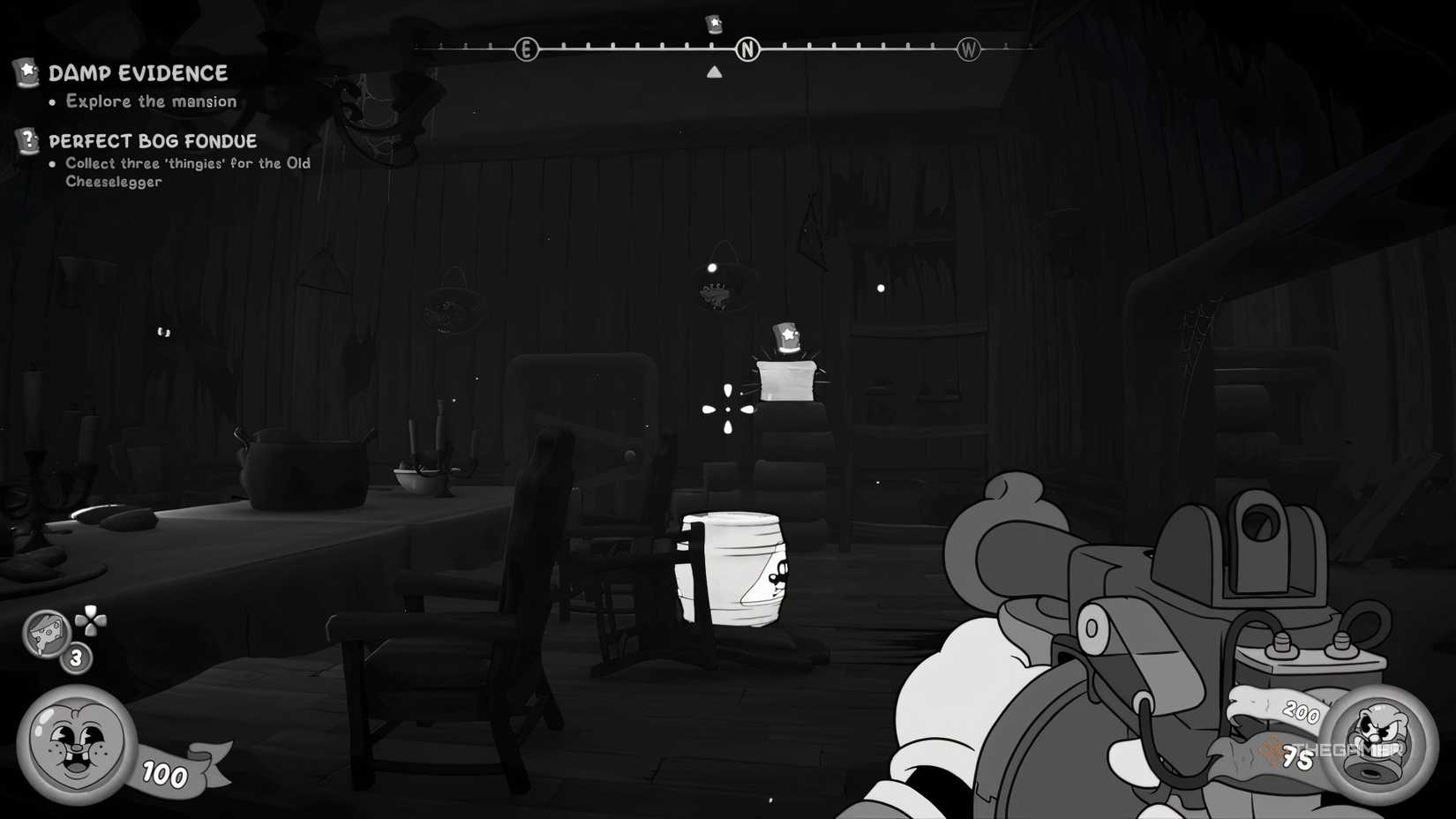Select the W marker on the compass bar

pos(969,49)
